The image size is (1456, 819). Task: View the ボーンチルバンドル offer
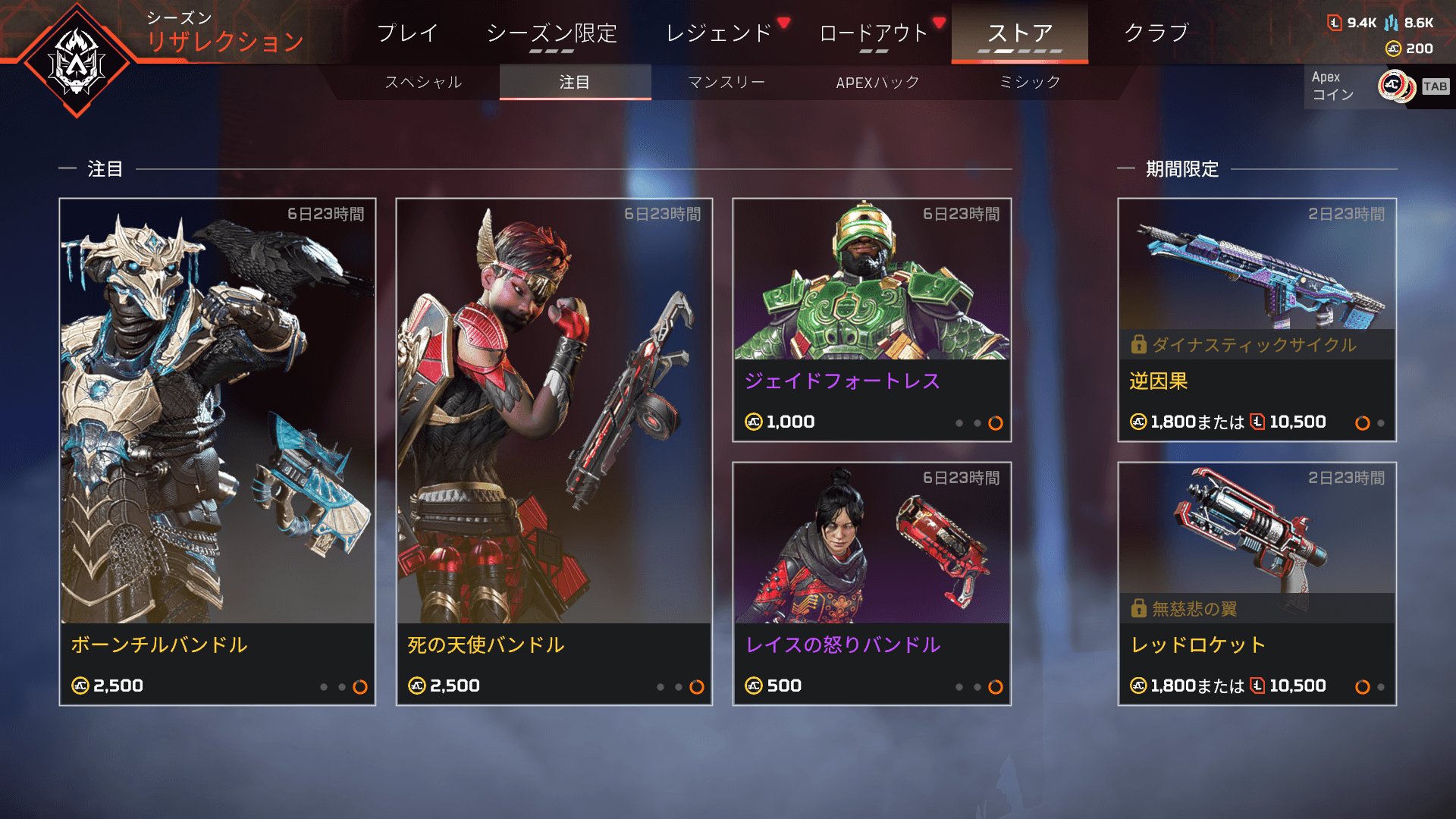[x=218, y=451]
